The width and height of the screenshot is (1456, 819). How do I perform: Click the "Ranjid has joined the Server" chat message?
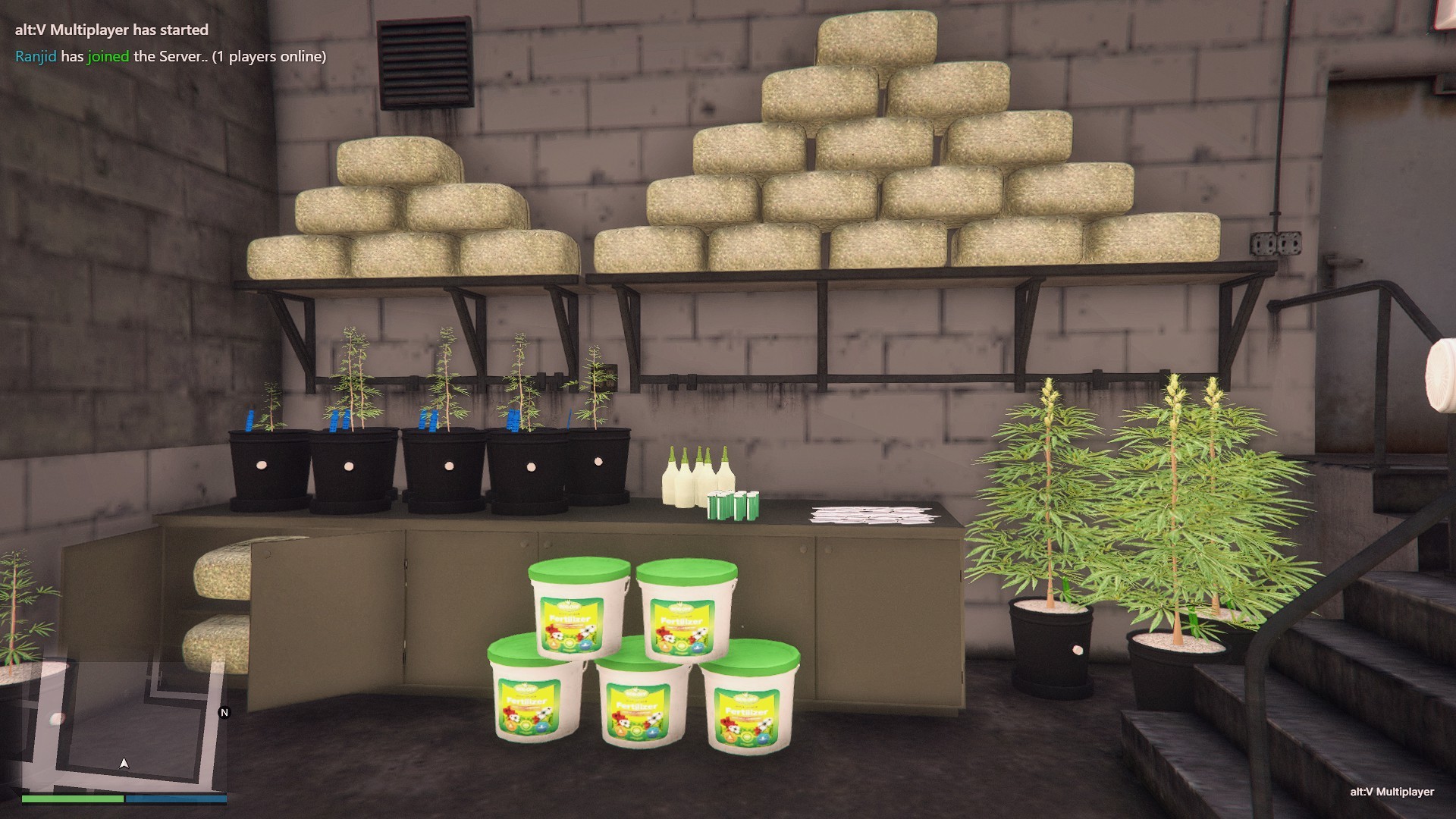point(171,55)
